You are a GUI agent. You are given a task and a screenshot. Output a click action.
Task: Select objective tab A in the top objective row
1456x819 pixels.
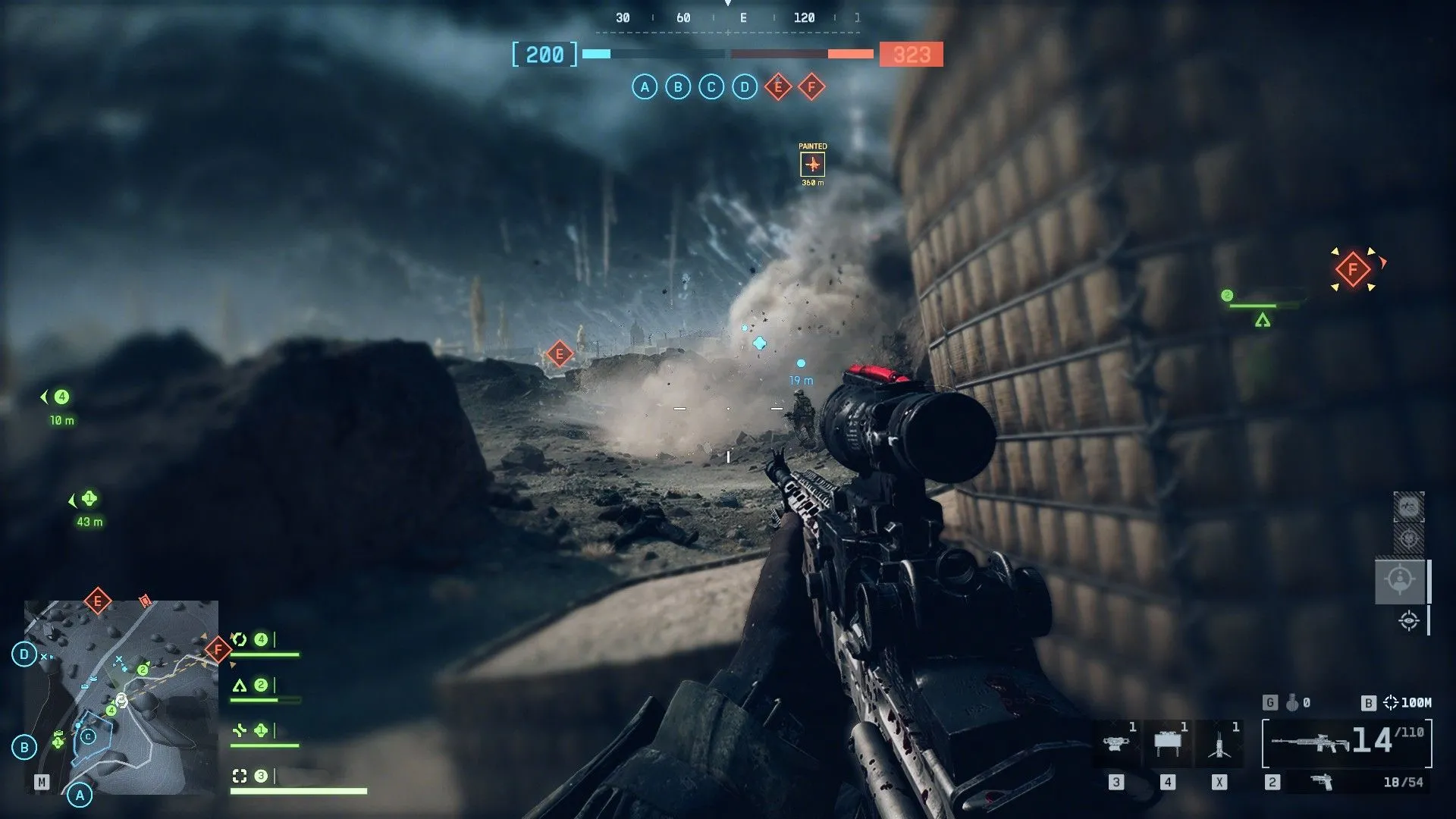click(x=645, y=87)
